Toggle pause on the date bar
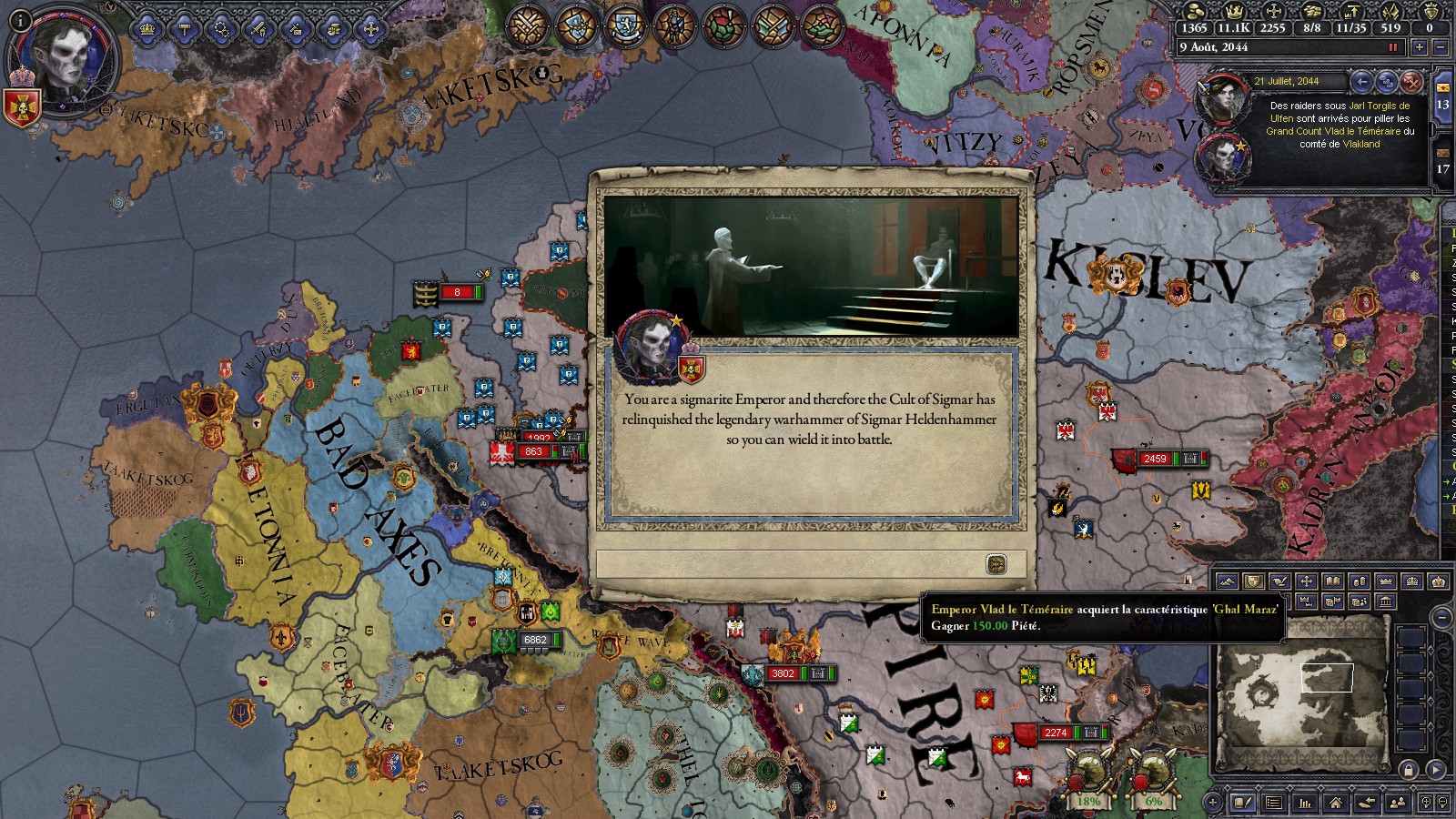This screenshot has height=819, width=1456. click(x=1392, y=47)
